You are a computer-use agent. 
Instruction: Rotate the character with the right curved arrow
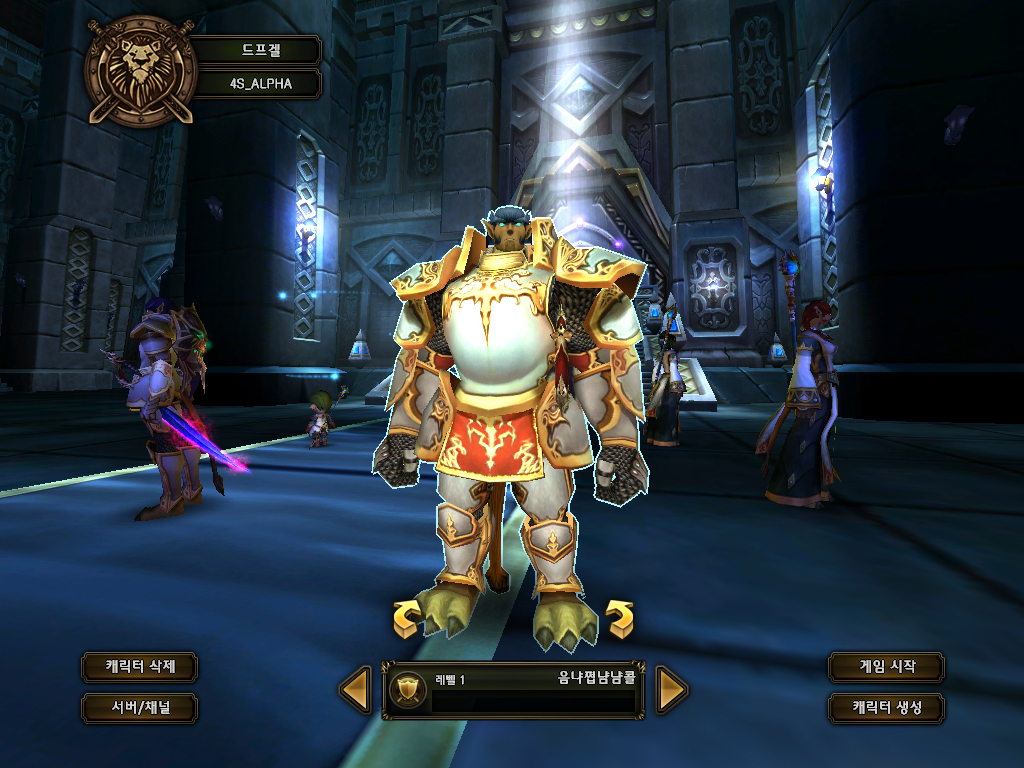pyautogui.click(x=620, y=619)
